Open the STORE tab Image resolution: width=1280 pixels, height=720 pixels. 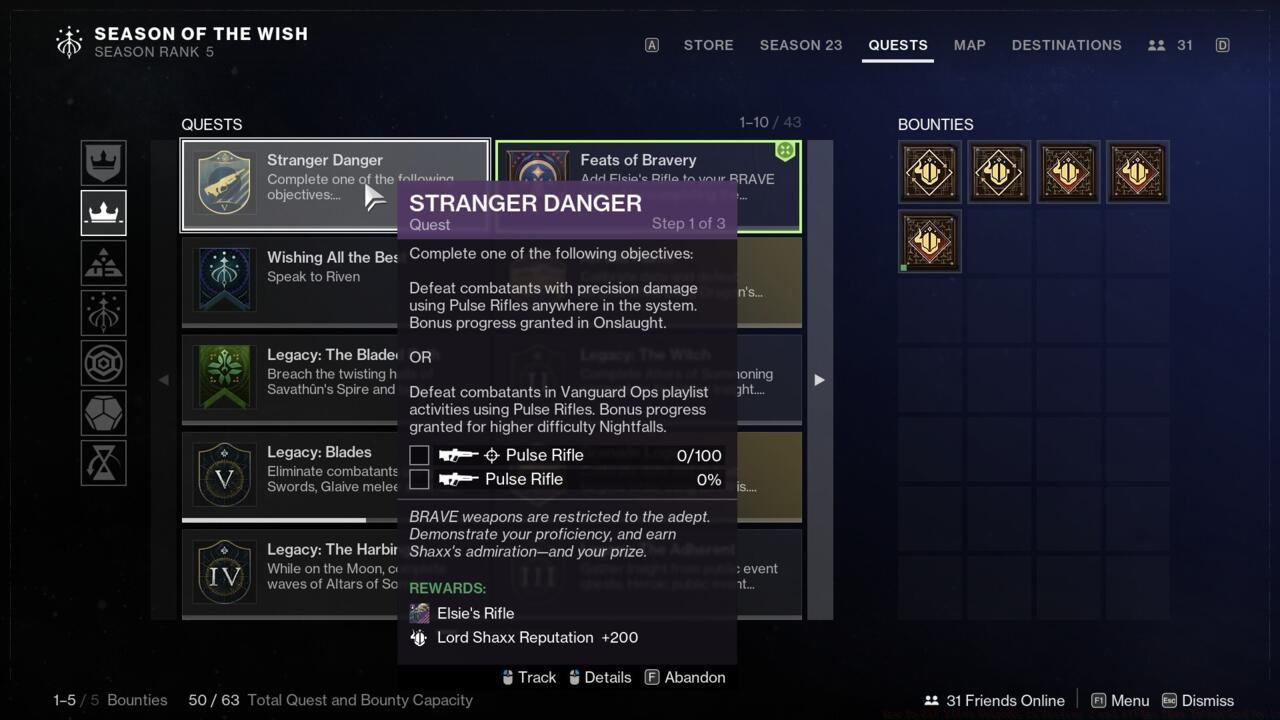[708, 45]
